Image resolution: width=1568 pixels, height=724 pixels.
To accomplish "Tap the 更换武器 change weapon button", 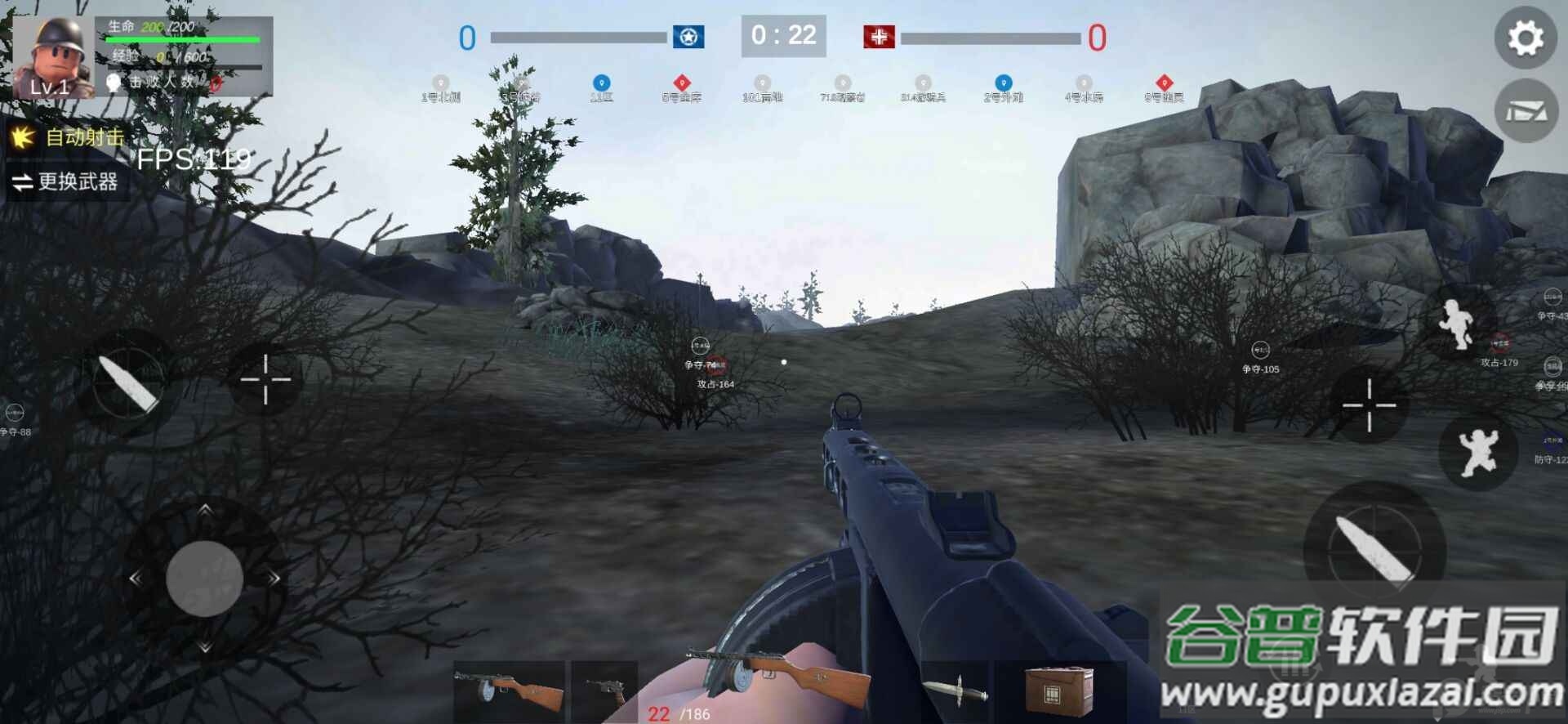I will [67, 181].
